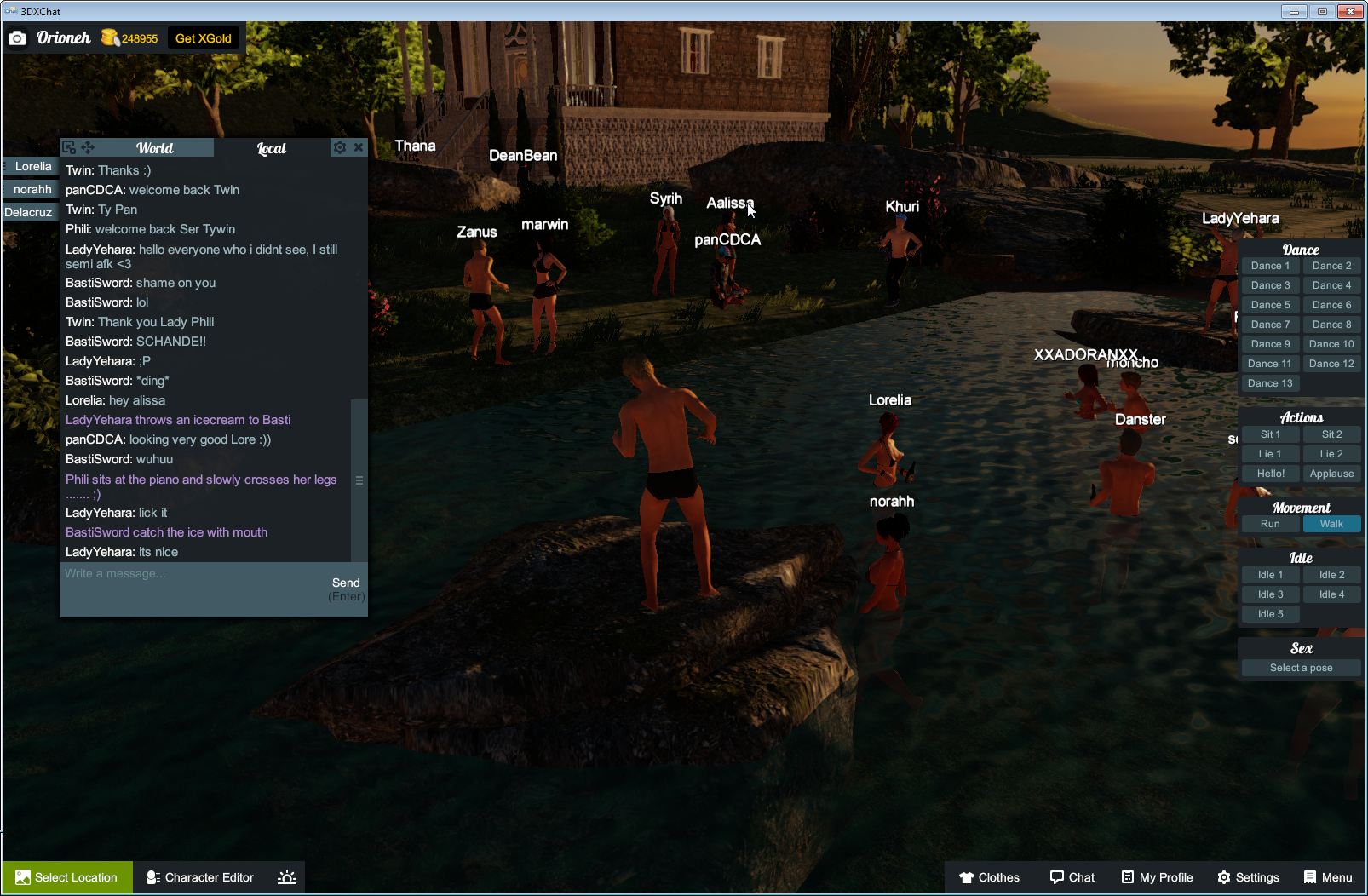Image resolution: width=1368 pixels, height=896 pixels.
Task: Open the Character Editor
Action: pos(200,877)
